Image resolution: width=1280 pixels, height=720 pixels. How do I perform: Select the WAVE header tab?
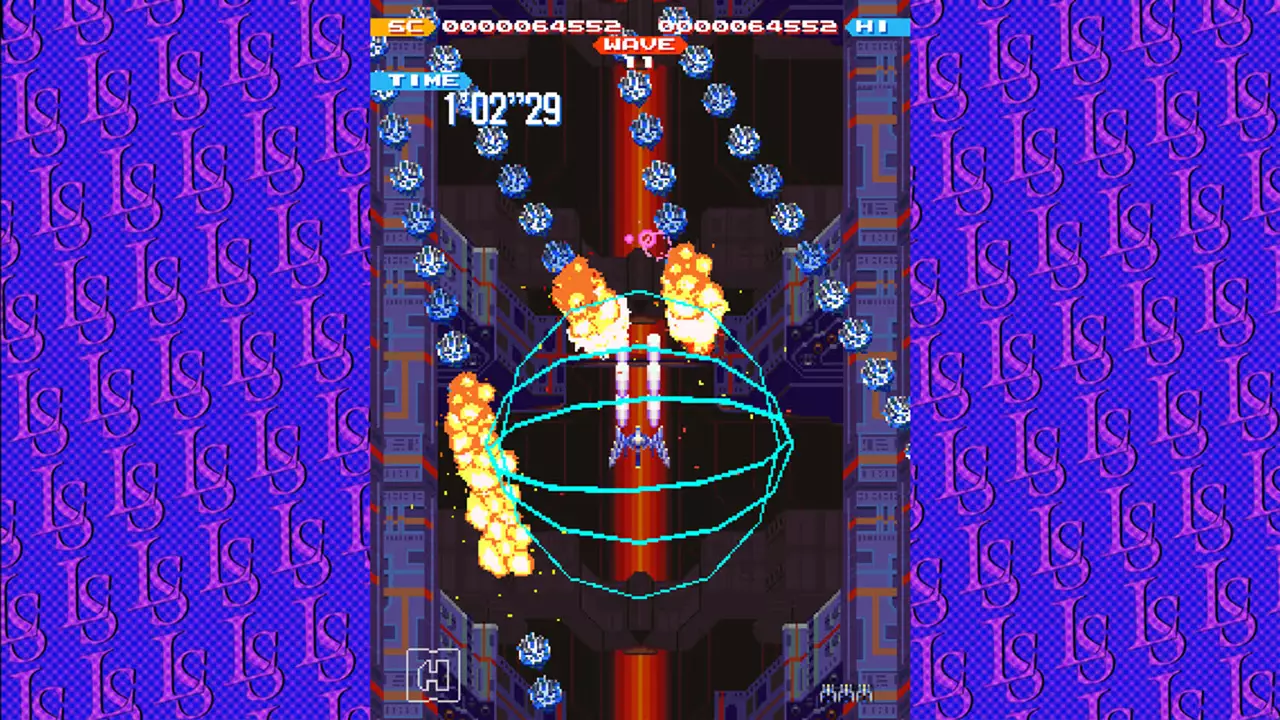pos(638,45)
